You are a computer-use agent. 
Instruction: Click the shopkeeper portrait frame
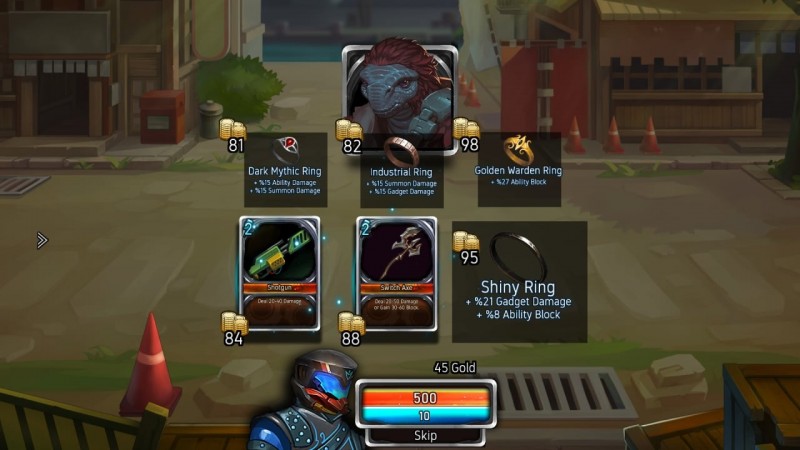(399, 95)
